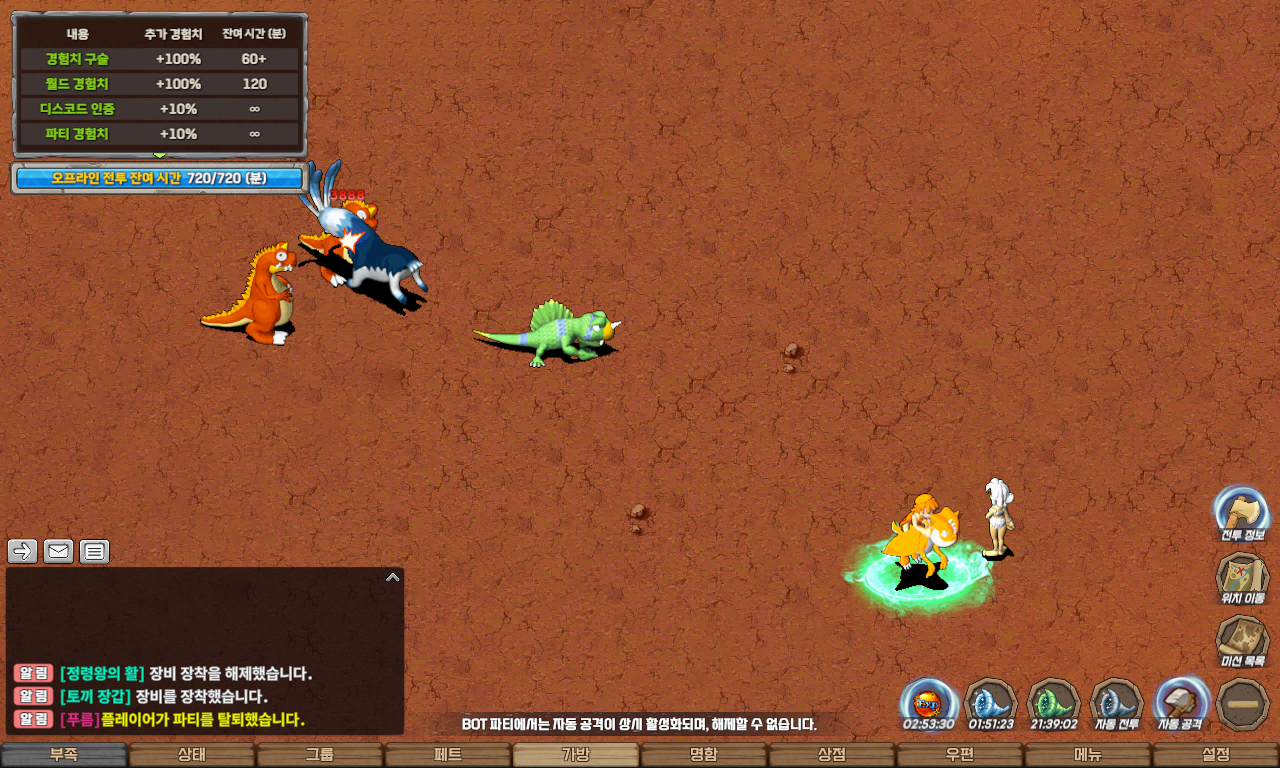1280x768 pixels.
Task: Show 전투 정보 battle info
Action: [1242, 514]
